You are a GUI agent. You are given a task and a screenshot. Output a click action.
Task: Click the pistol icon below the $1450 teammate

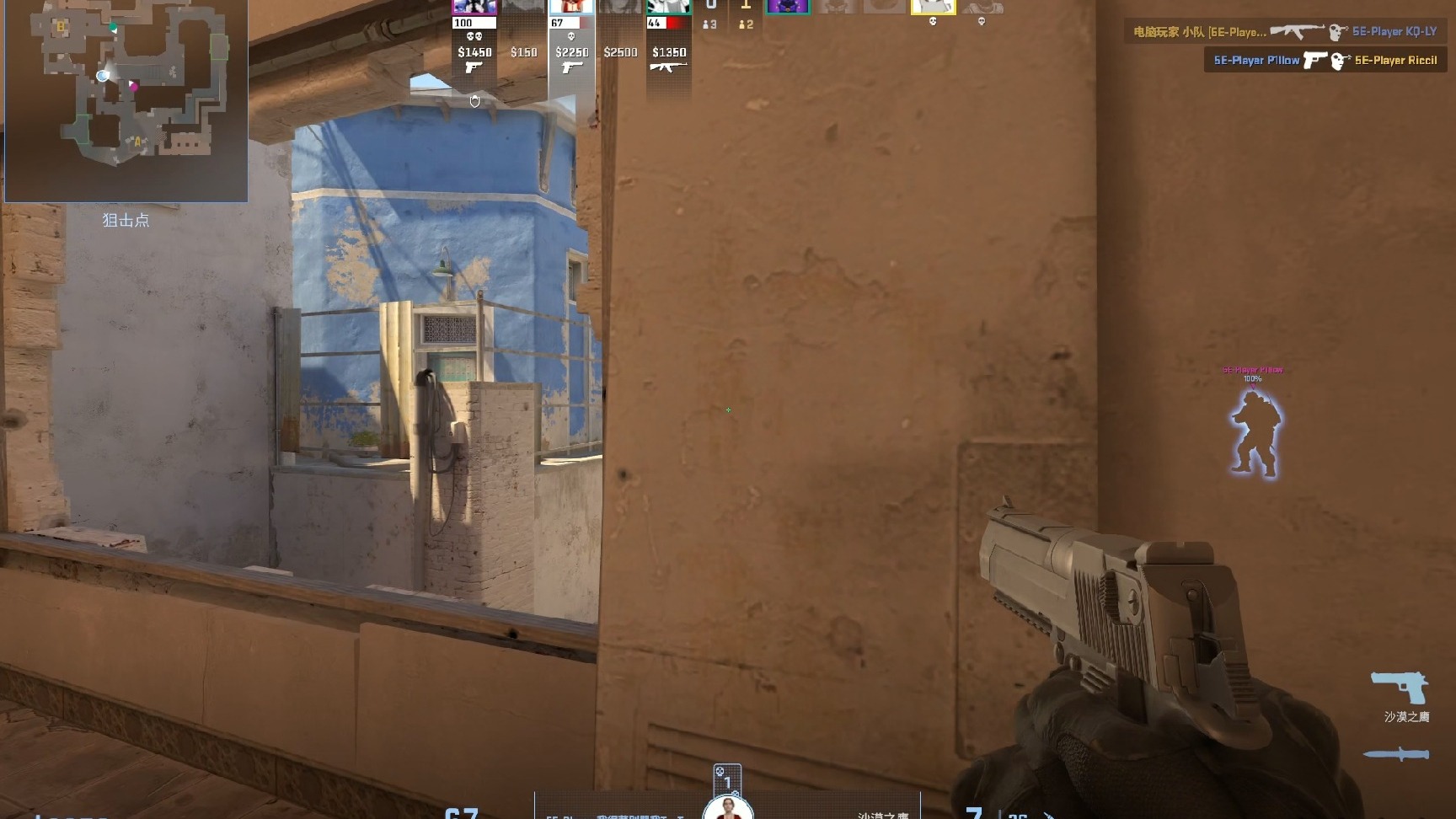pyautogui.click(x=474, y=68)
